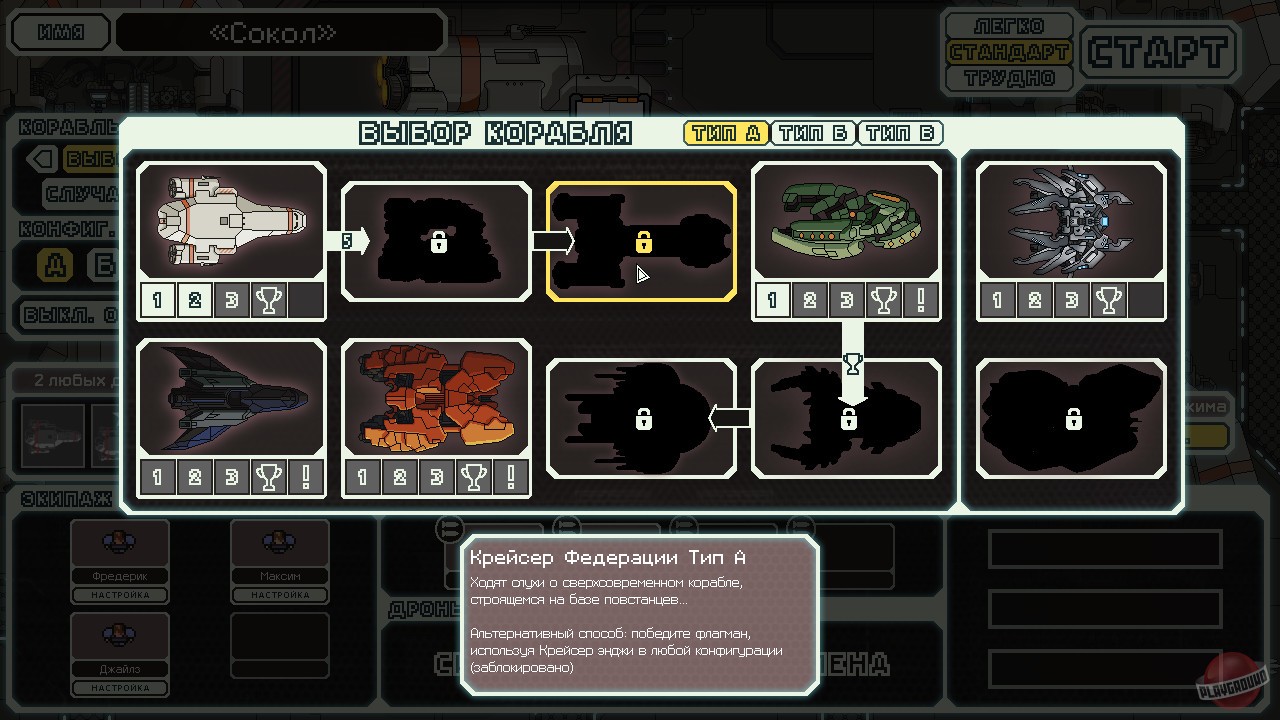1280x720 pixels.
Task: Select the green Mantis cruiser thumbnail
Action: tap(846, 218)
